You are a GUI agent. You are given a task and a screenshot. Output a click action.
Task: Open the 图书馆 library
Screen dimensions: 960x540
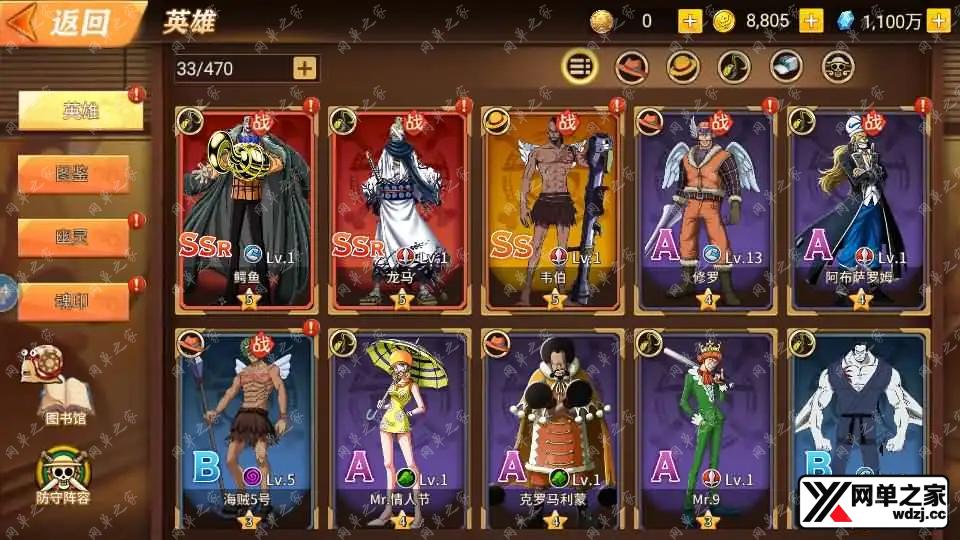(60, 385)
